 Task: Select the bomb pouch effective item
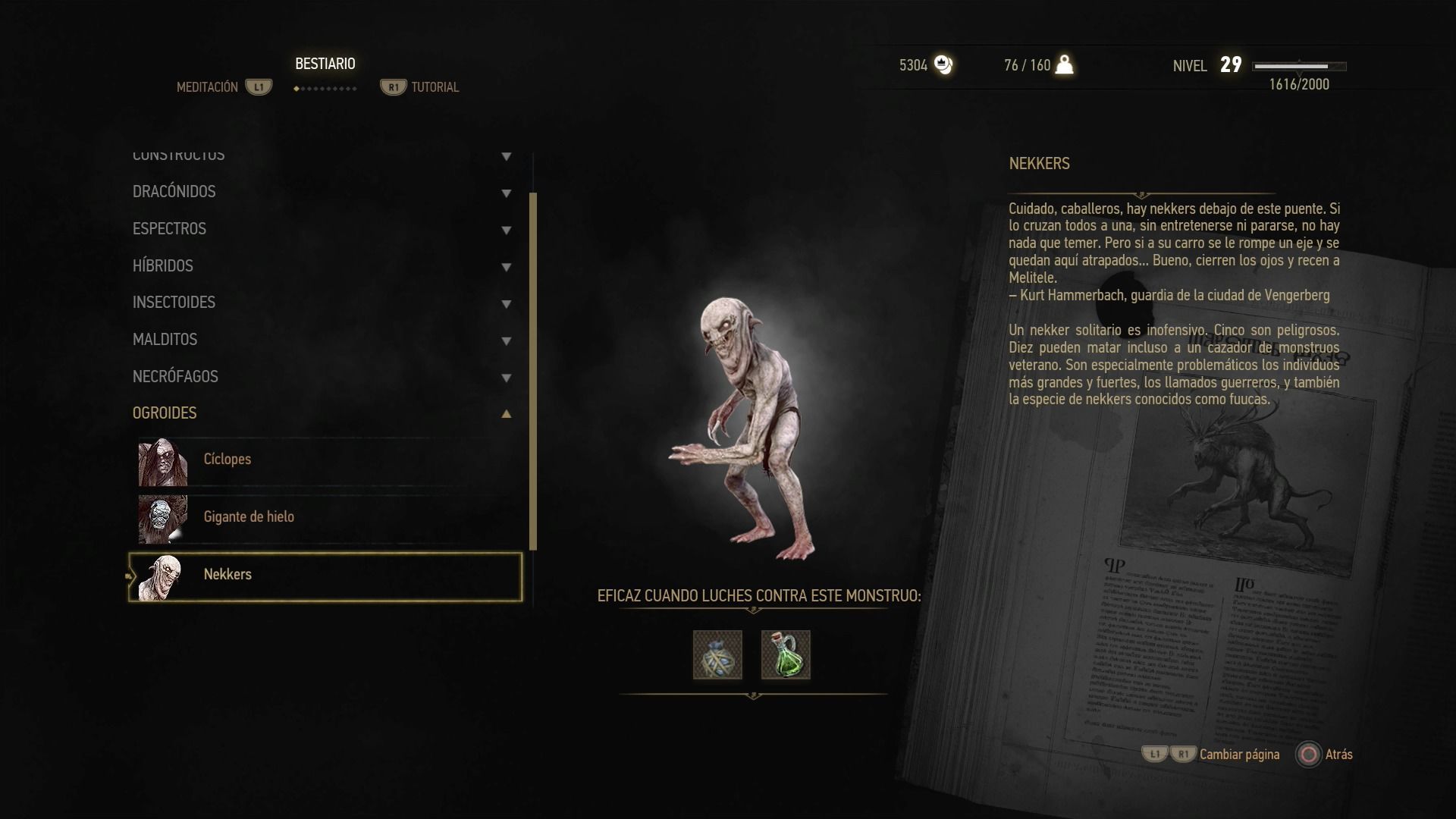click(x=717, y=654)
